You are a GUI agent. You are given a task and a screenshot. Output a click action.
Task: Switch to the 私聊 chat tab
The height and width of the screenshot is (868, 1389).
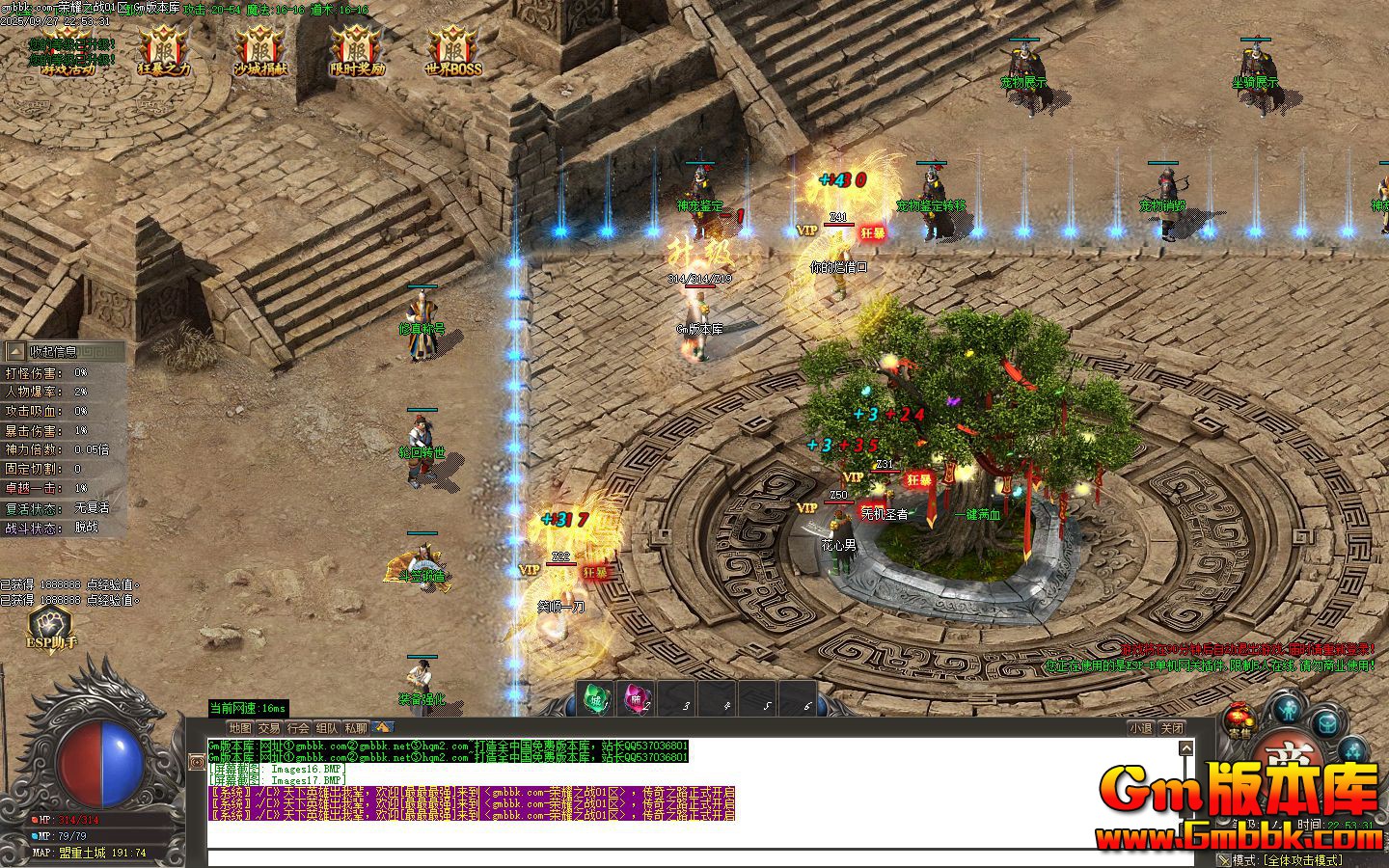358,726
